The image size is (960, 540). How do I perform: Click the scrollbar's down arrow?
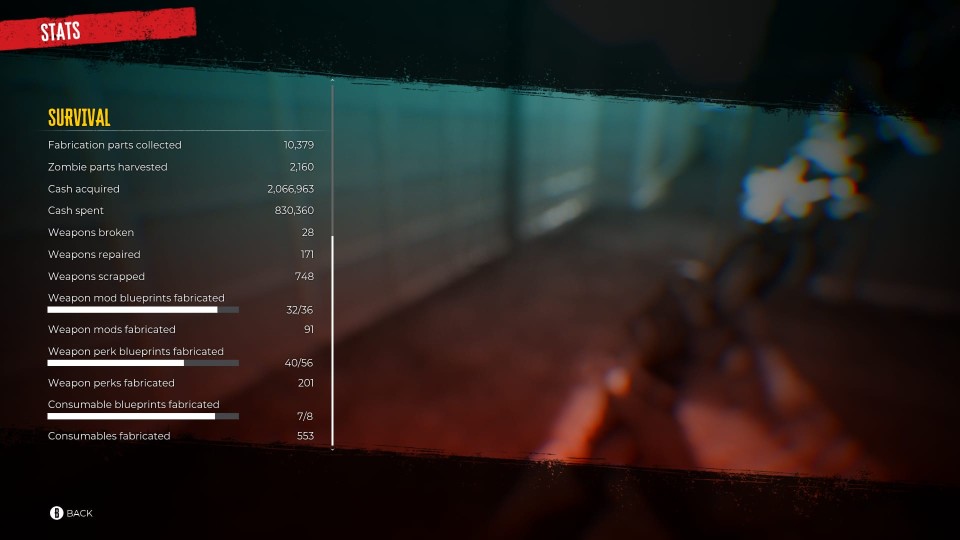pyautogui.click(x=332, y=450)
